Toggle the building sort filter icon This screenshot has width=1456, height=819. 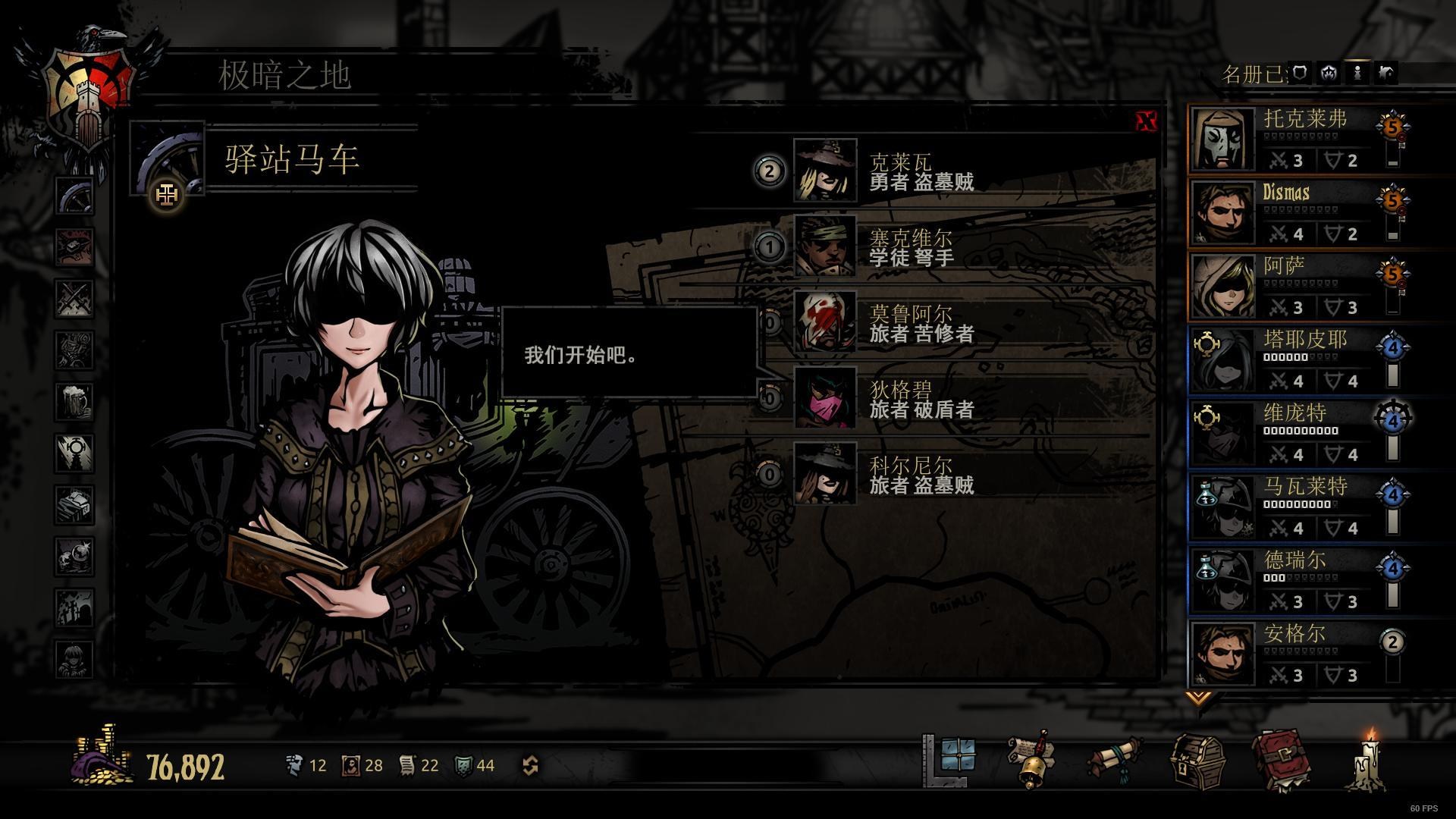pos(1386,74)
